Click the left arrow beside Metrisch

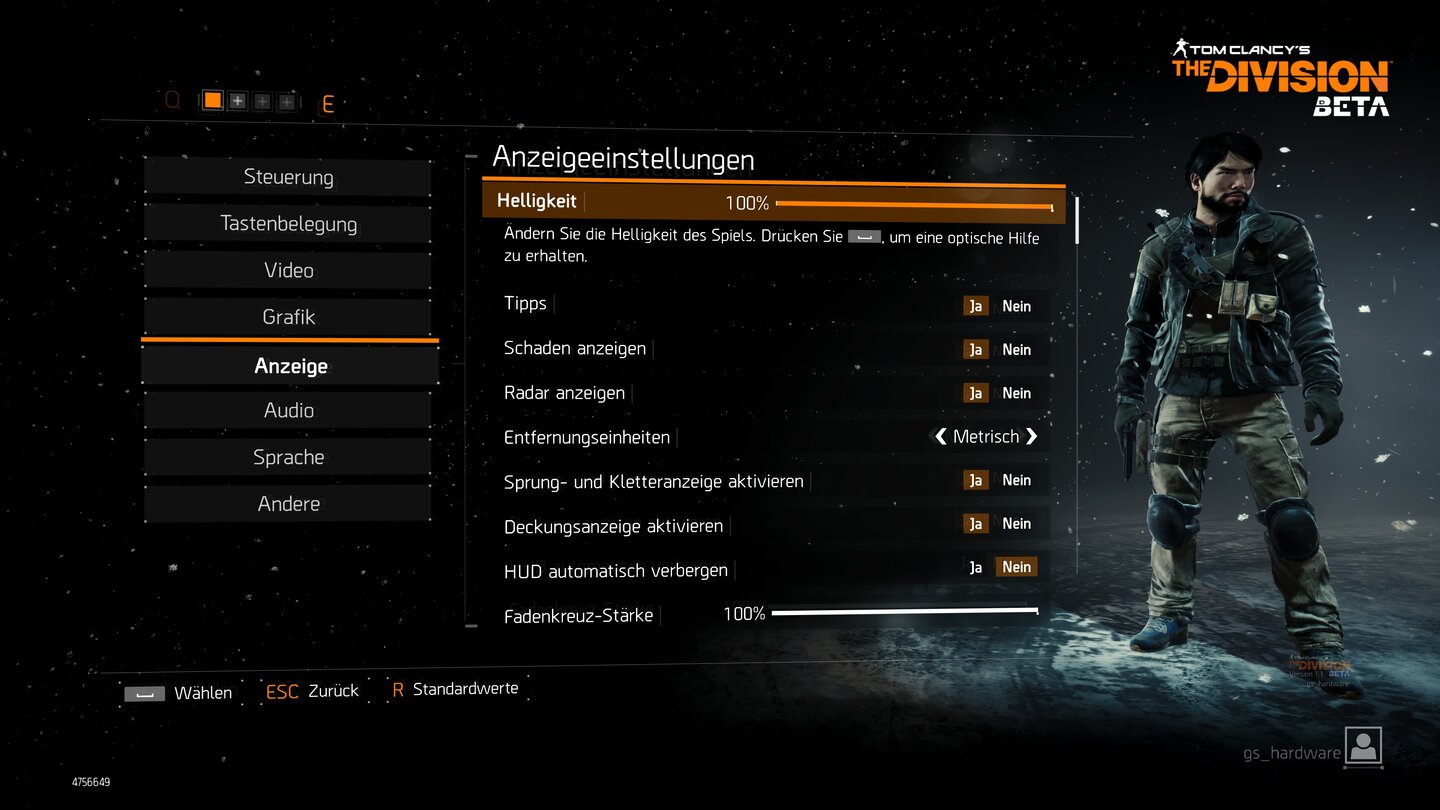[x=938, y=436]
